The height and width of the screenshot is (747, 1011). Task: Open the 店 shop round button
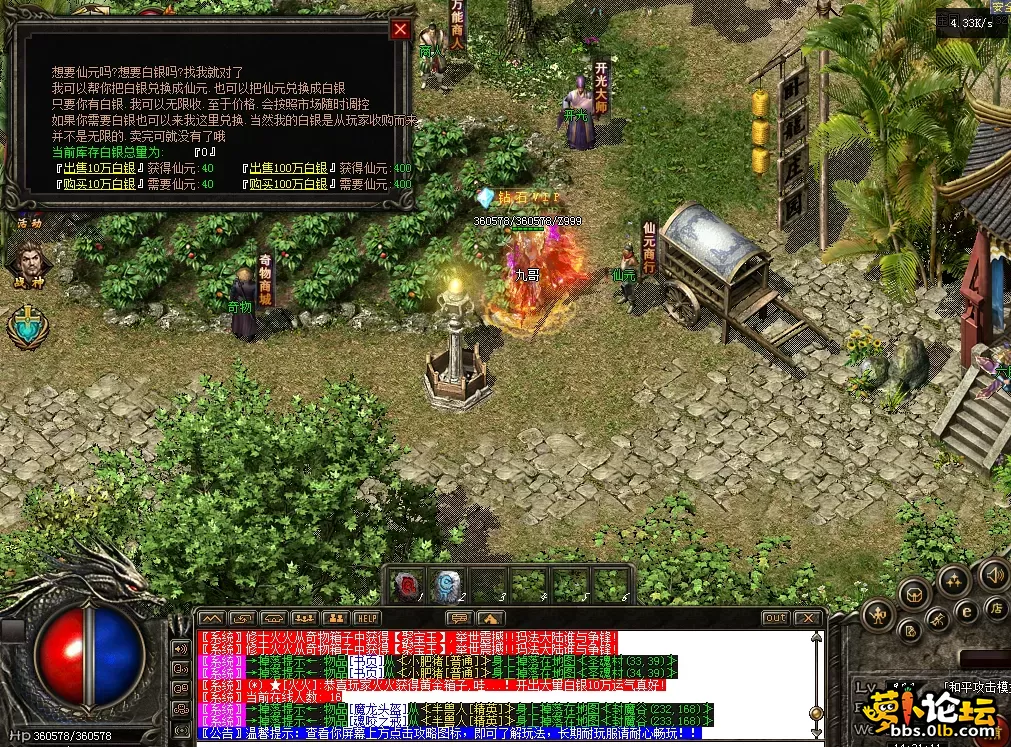tap(996, 607)
